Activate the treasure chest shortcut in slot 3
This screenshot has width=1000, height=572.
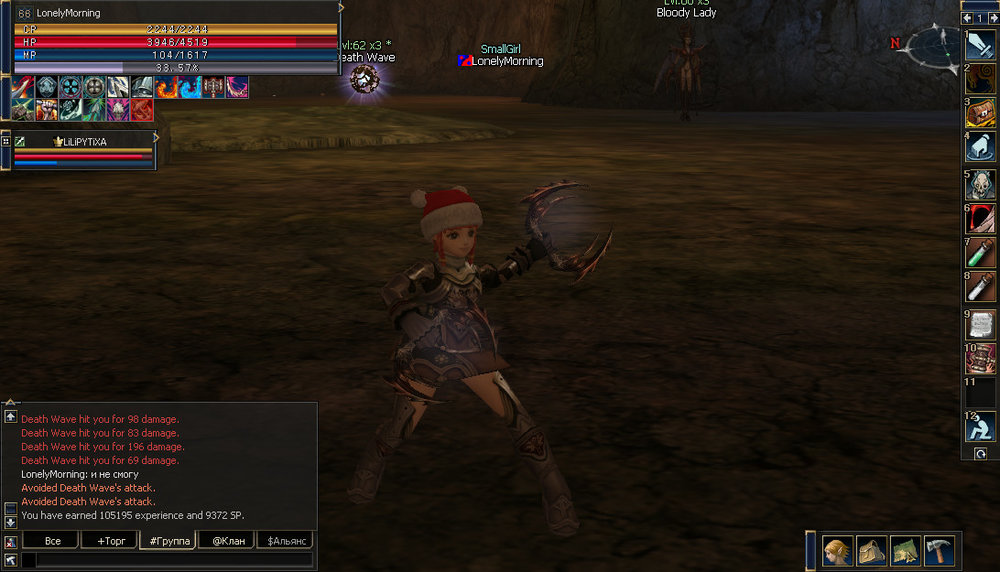[981, 113]
